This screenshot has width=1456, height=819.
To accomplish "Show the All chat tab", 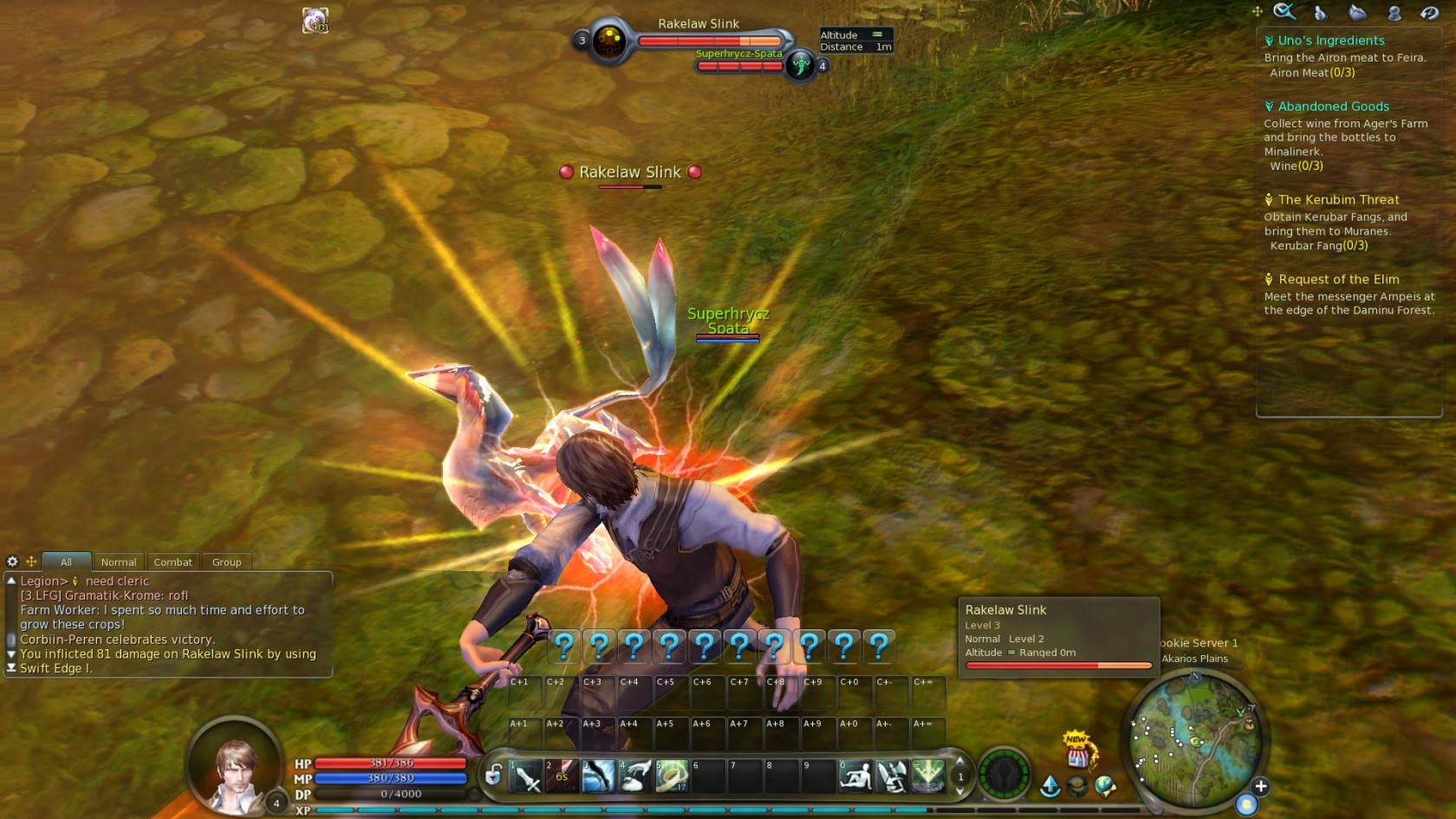I will click(x=66, y=562).
